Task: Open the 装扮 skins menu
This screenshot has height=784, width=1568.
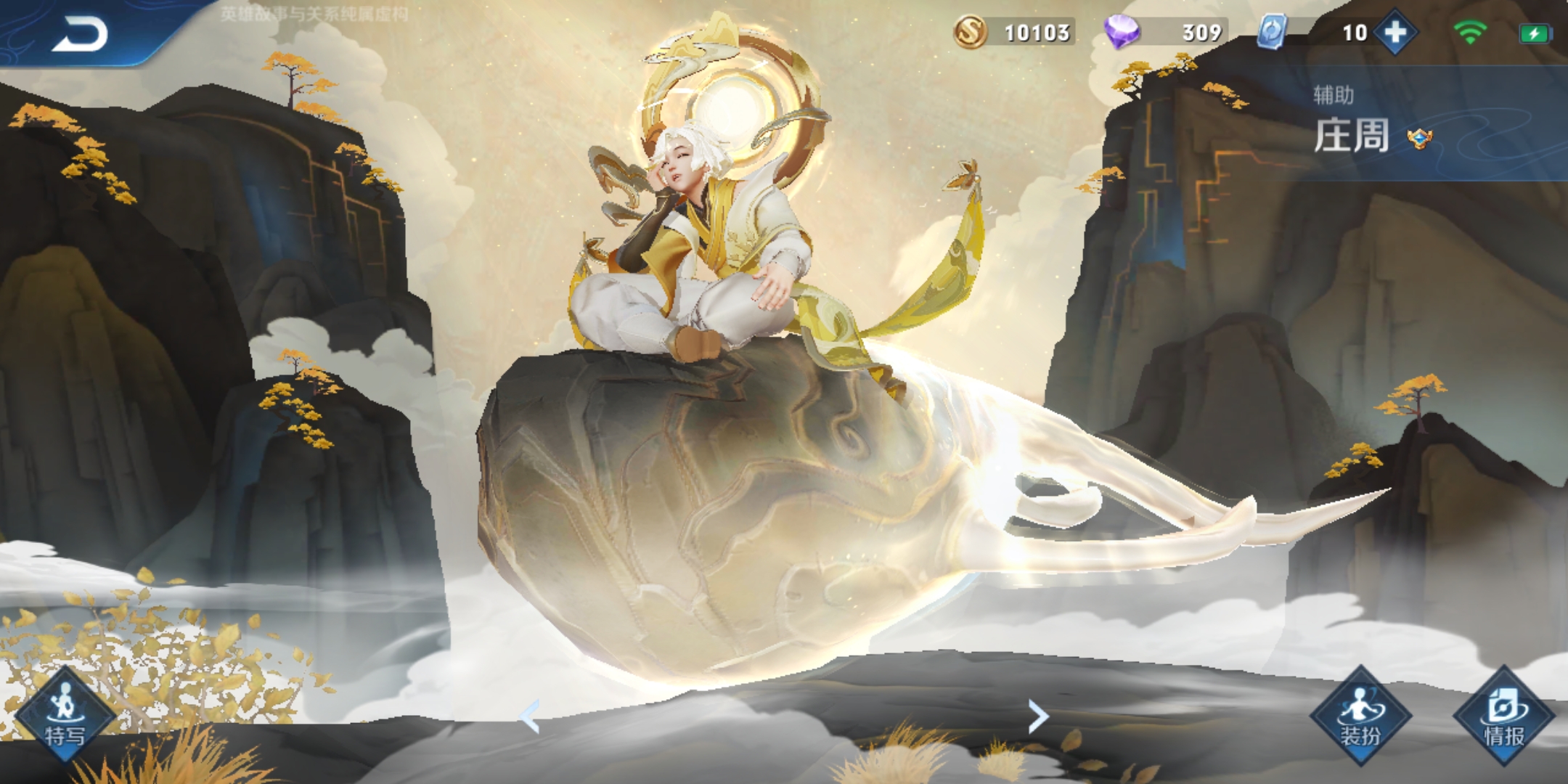Action: (1360, 716)
